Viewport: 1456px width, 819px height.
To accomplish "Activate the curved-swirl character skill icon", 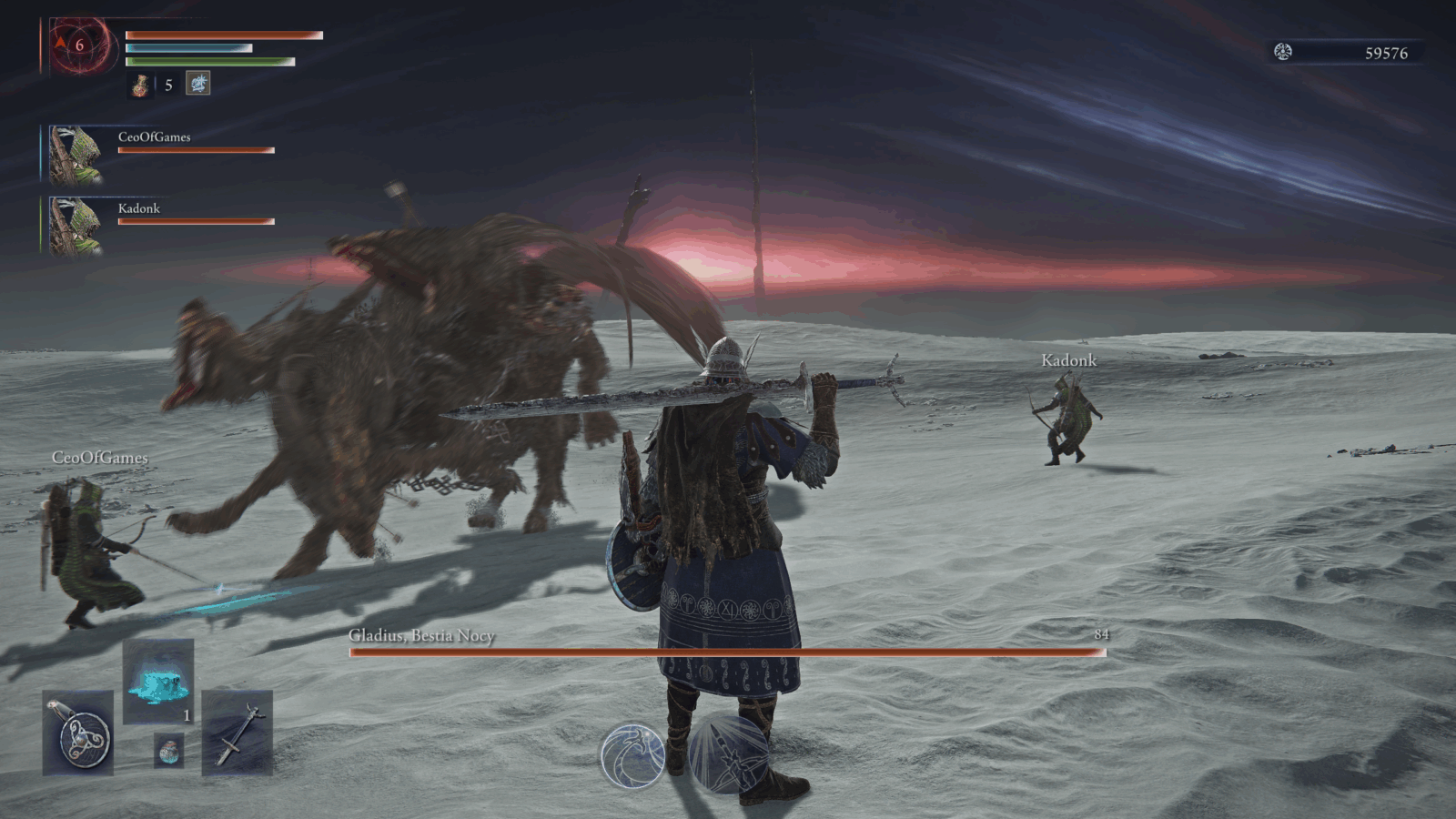I will point(632,754).
